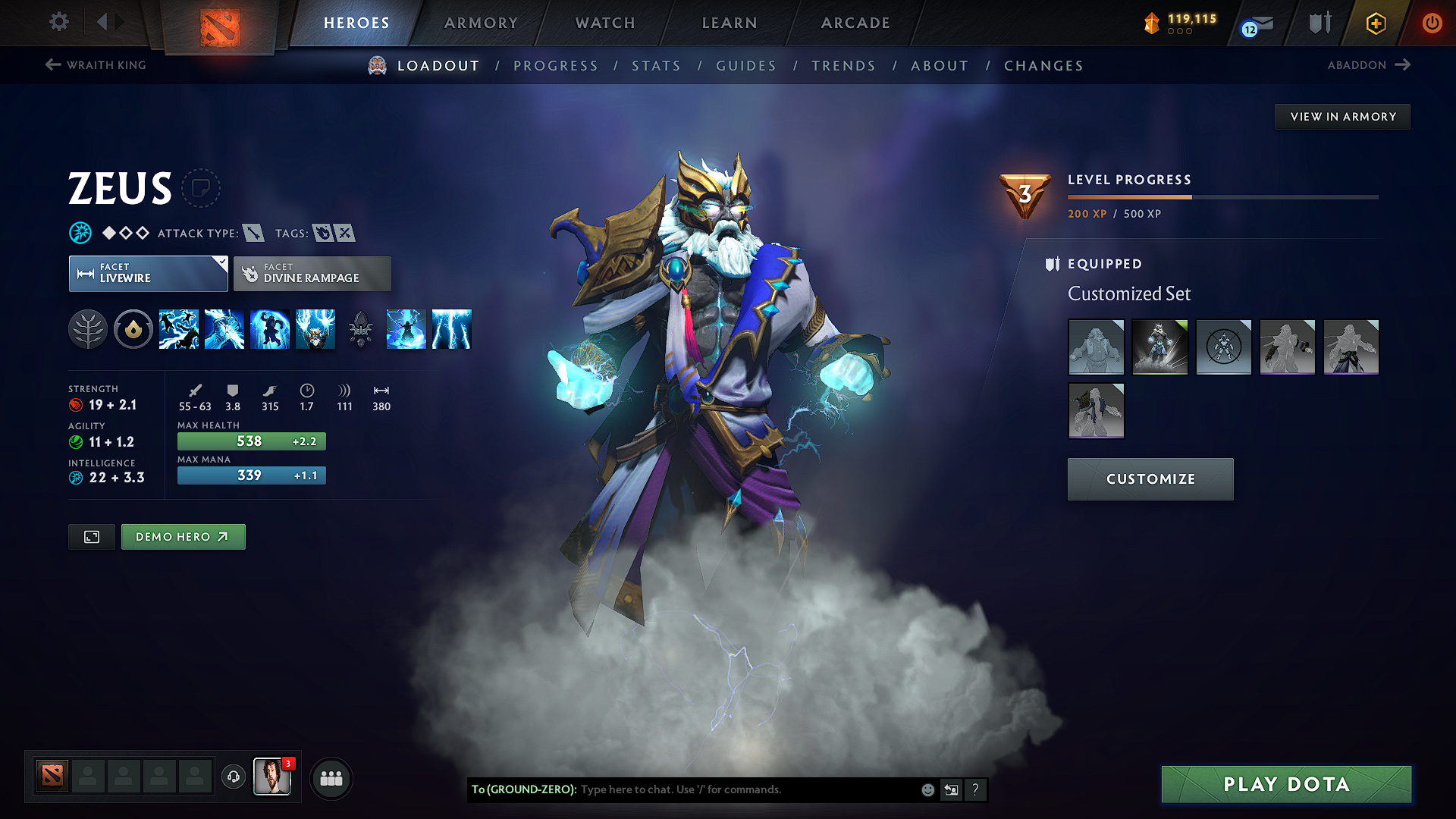
Task: Open the Livewire facet dropdown
Action: pyautogui.click(x=148, y=273)
